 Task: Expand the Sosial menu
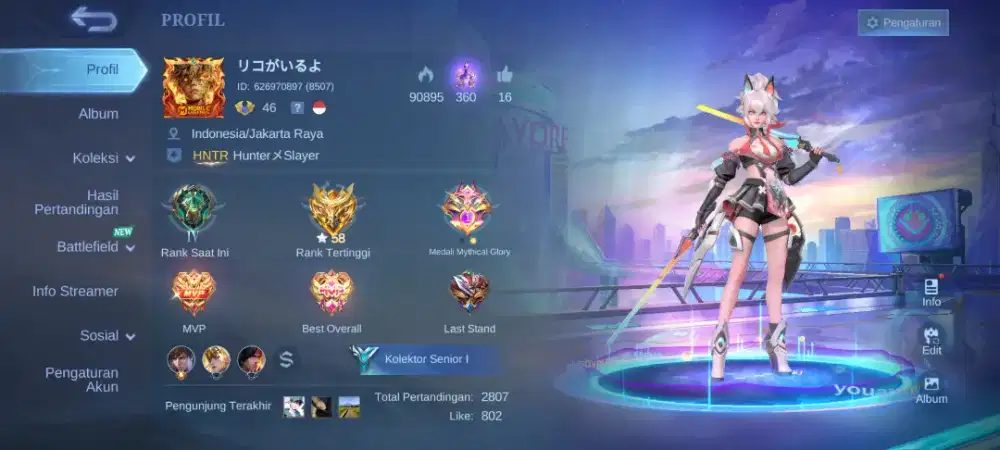(x=107, y=336)
